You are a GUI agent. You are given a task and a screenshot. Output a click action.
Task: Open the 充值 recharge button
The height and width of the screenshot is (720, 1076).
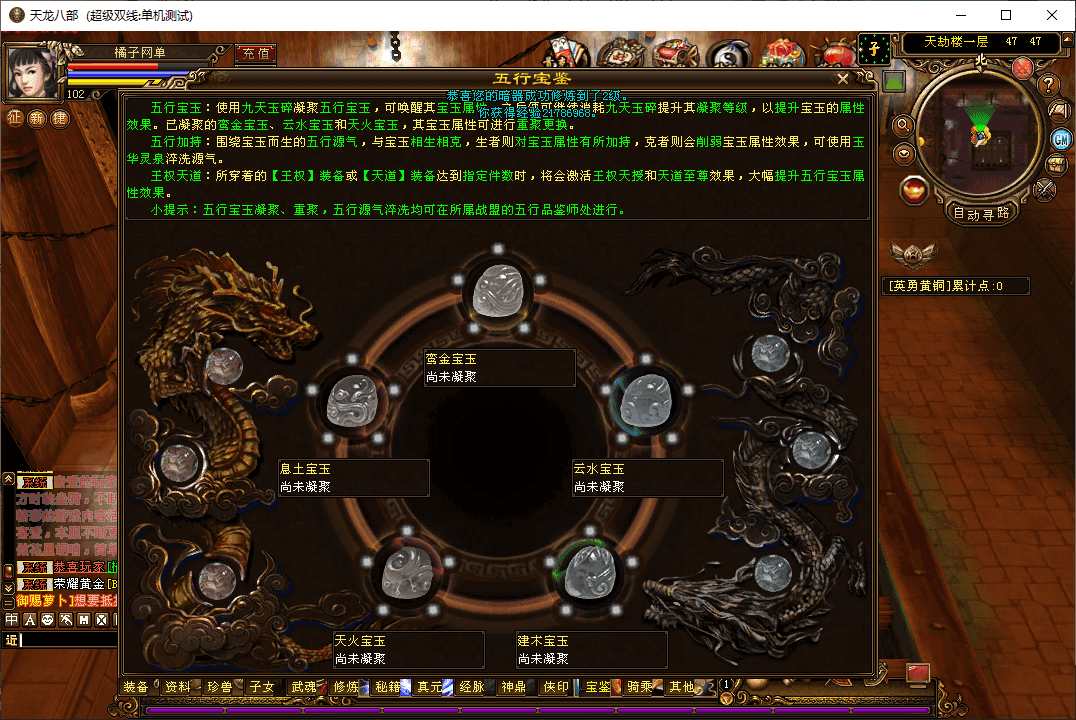pos(255,53)
